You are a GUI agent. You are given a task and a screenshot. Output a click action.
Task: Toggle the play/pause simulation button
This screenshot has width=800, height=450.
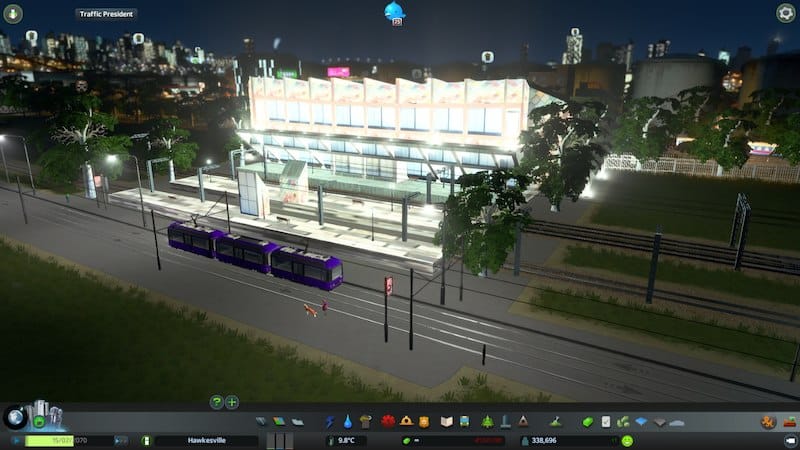16,440
